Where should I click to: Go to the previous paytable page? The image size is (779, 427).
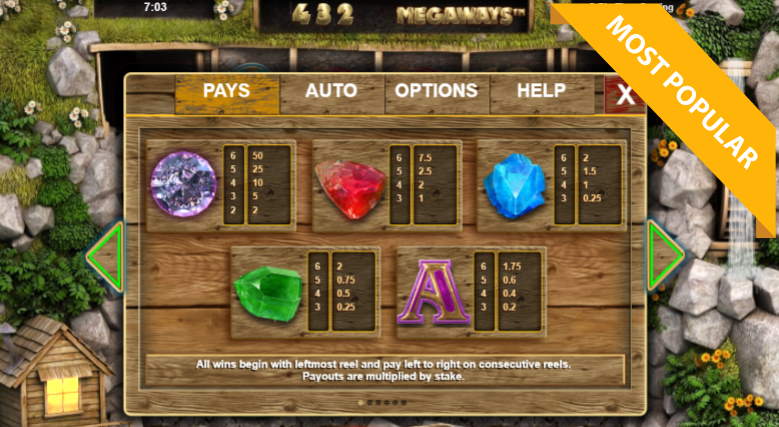tap(103, 257)
